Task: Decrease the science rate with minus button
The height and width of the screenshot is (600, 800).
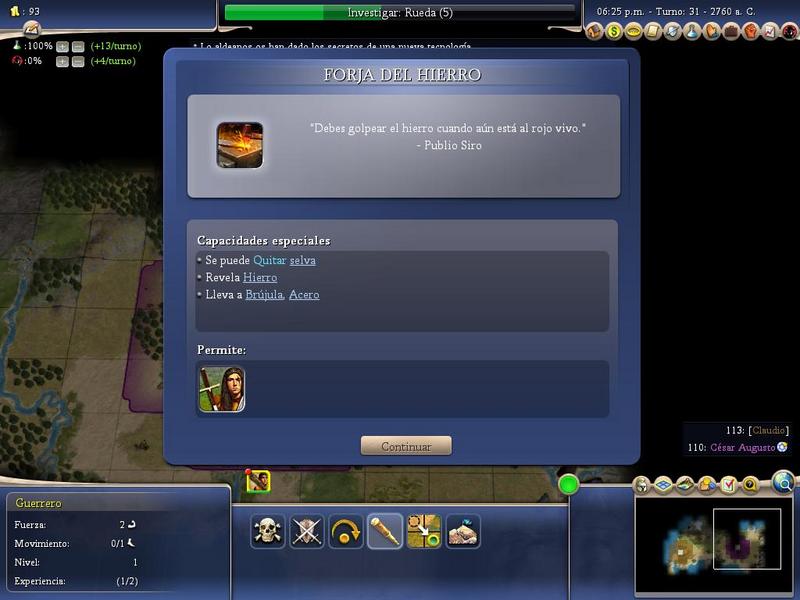Action: [77, 46]
